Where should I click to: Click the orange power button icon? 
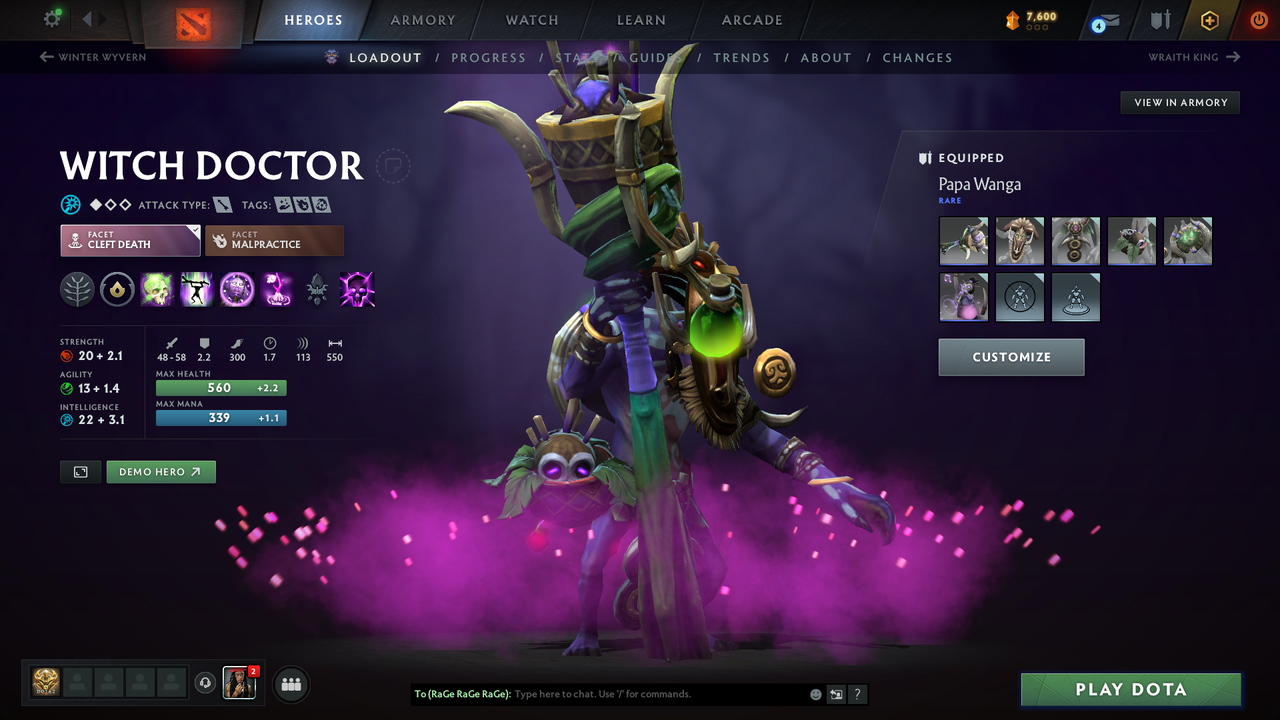[x=1258, y=19]
